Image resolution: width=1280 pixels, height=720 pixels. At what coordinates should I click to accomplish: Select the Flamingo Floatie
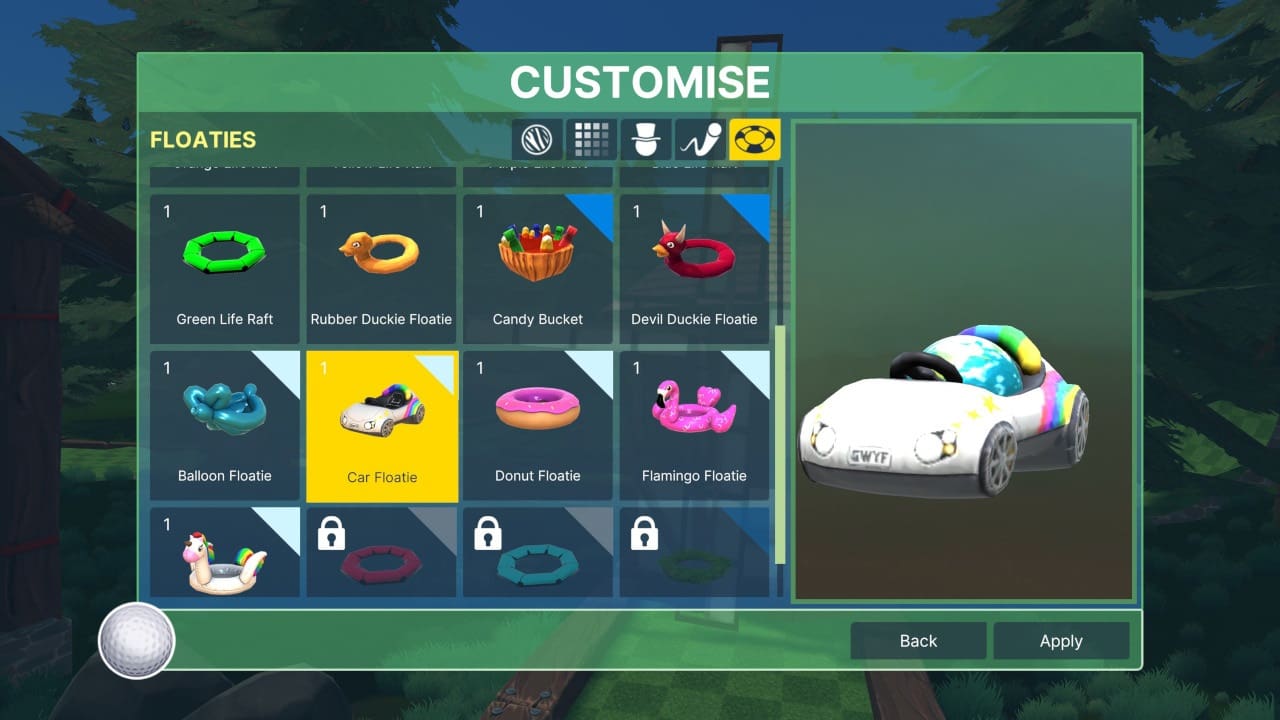point(694,420)
